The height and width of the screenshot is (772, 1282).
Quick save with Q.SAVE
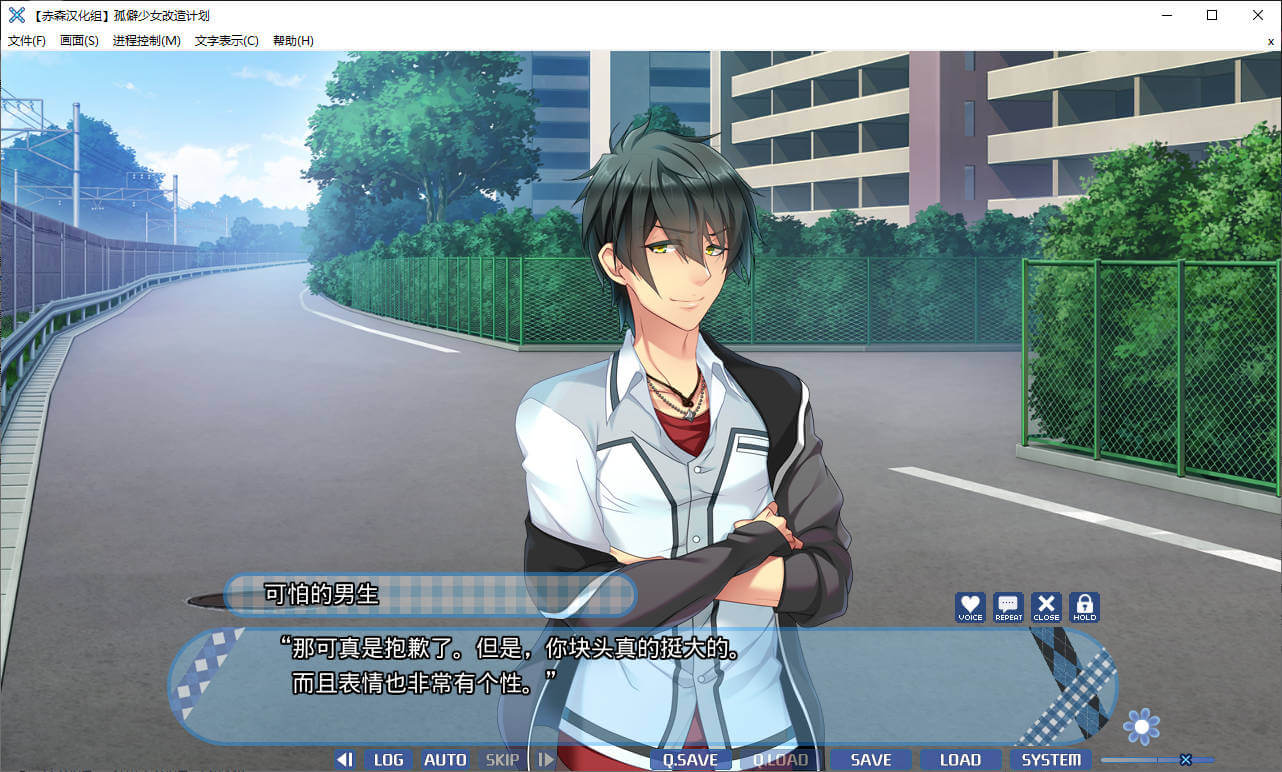(x=690, y=760)
